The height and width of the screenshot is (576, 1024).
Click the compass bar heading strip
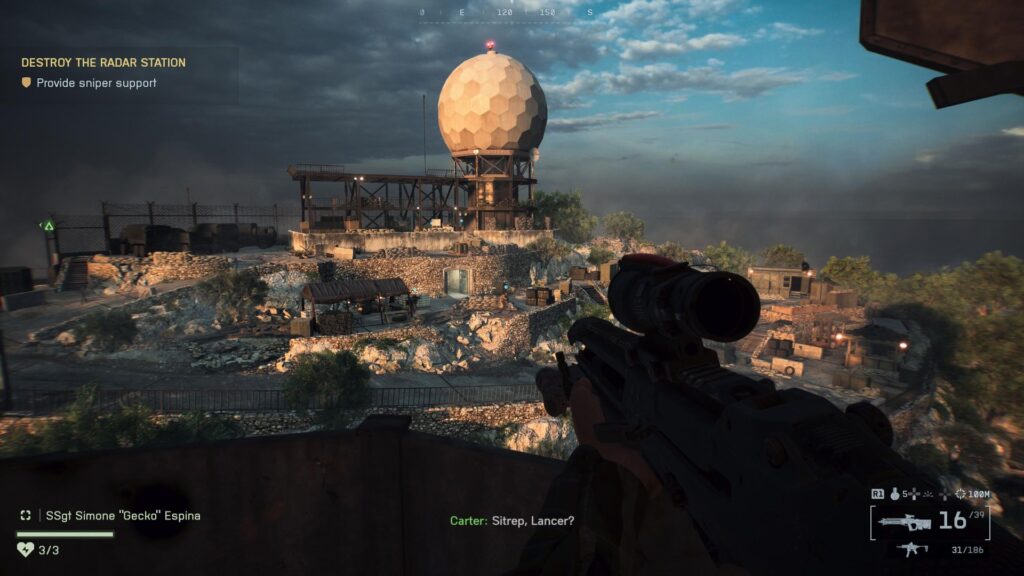click(x=506, y=13)
